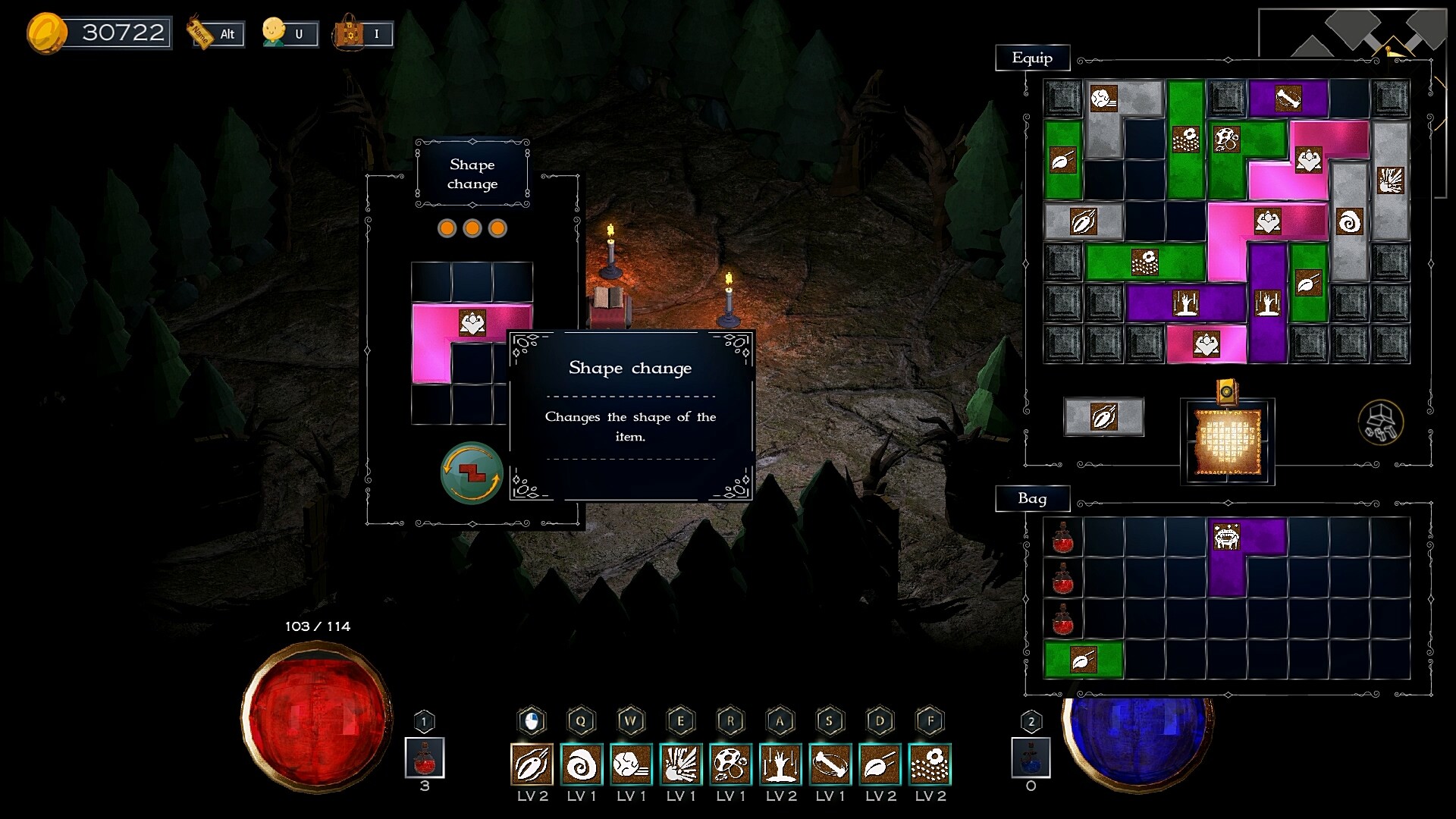Screen dimensions: 1456x819
Task: Click the shape change rotate button
Action: 471,473
